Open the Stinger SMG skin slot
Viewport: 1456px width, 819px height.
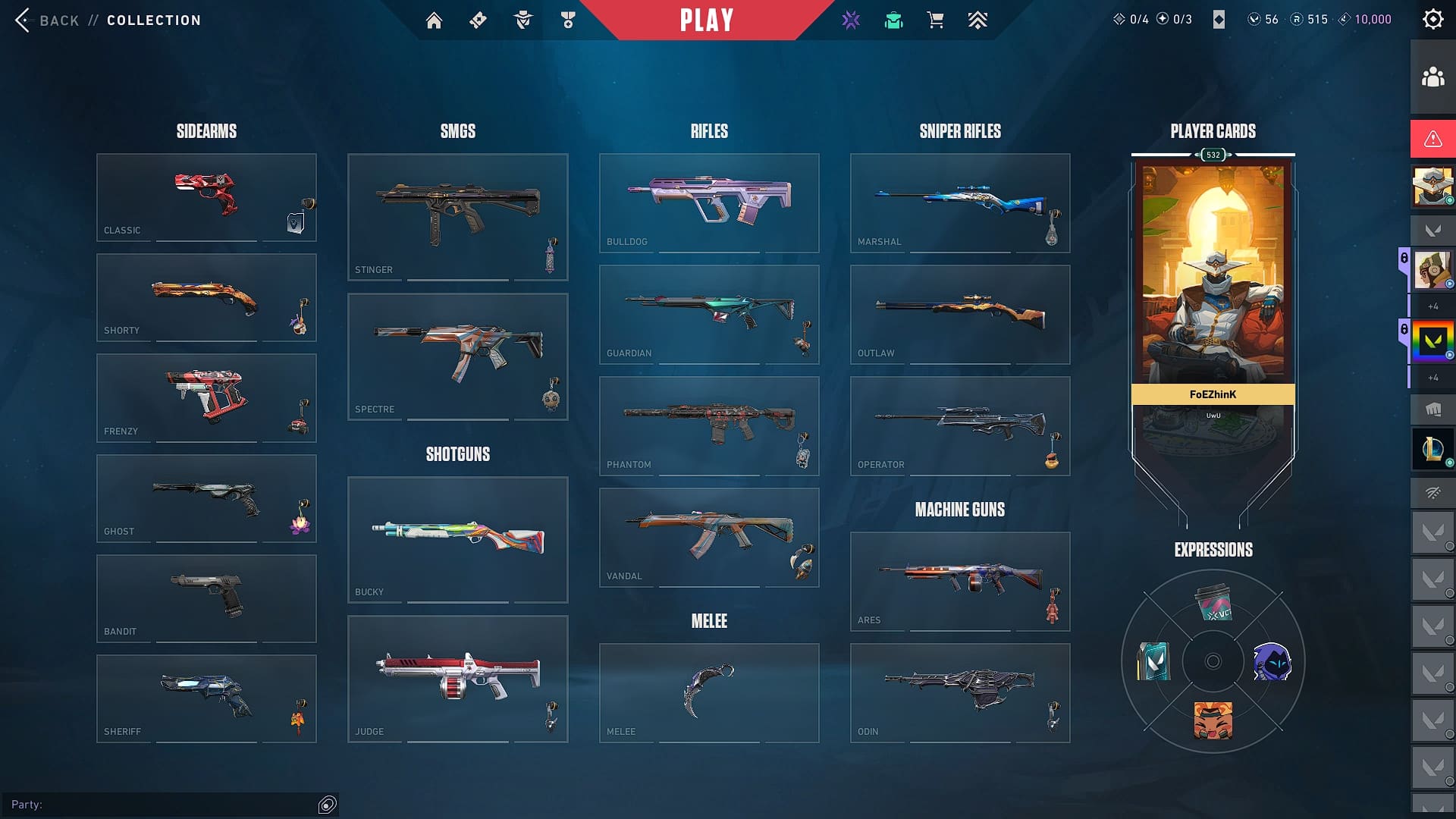click(x=457, y=217)
